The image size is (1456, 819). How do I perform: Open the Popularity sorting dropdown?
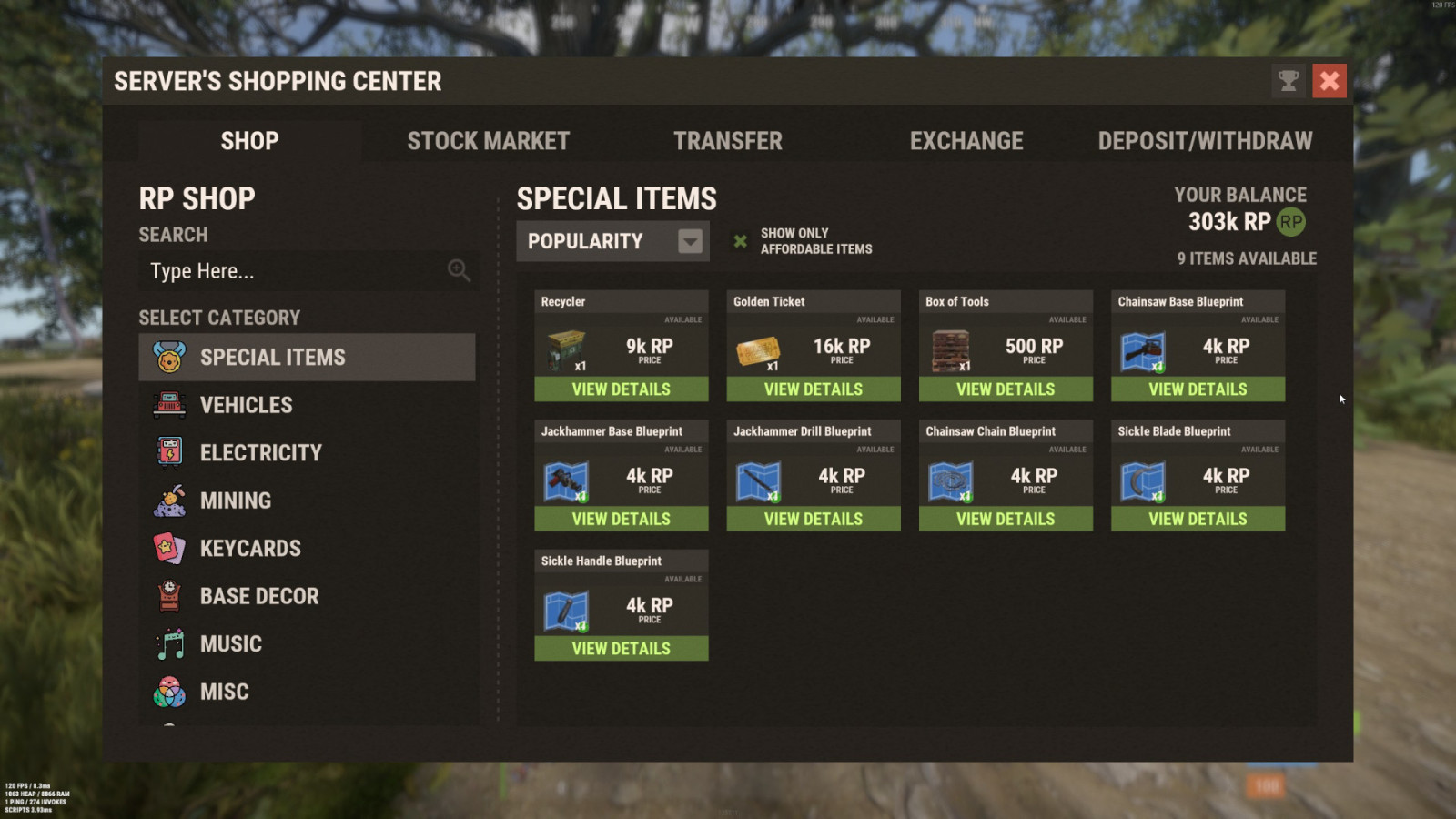612,241
